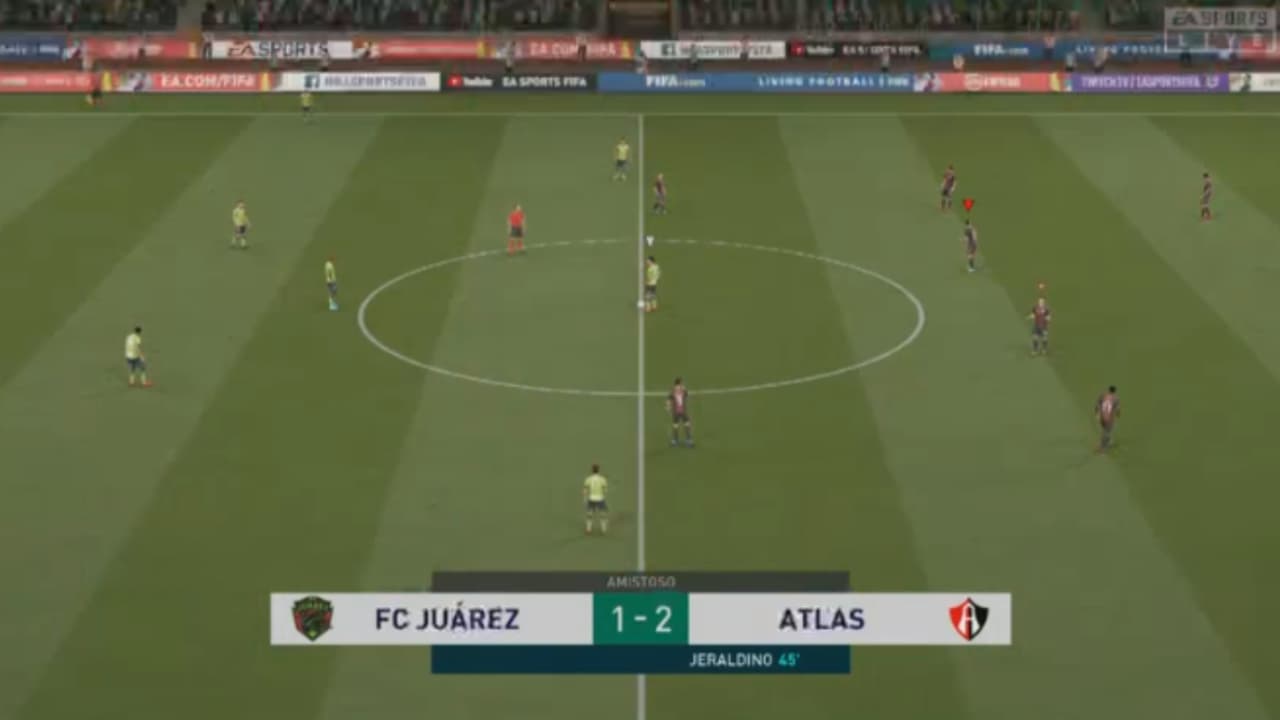Select the EA CUP FIFA advertising panel
The width and height of the screenshot is (1280, 720).
569,46
